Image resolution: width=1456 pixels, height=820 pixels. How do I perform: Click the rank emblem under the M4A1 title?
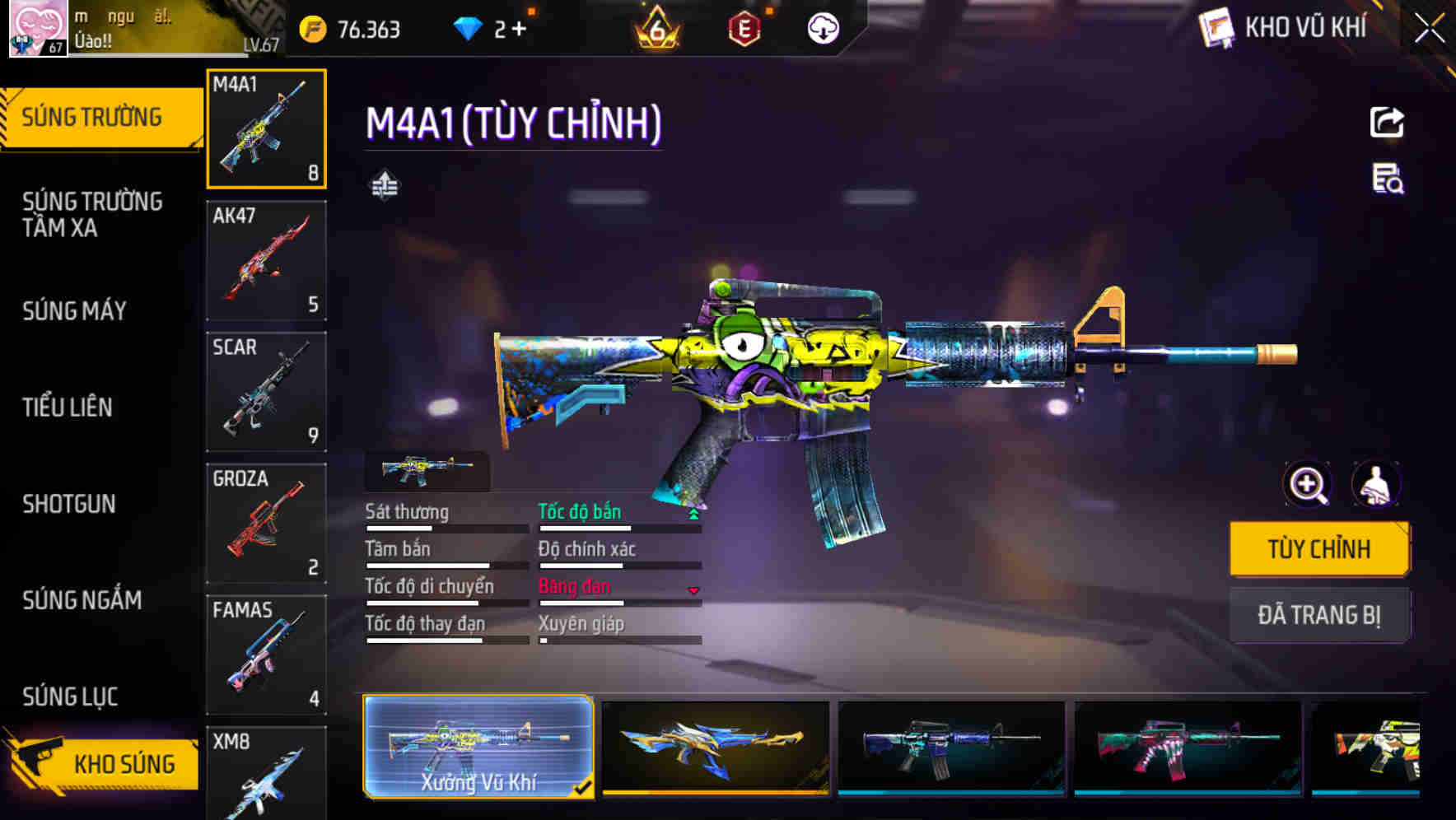[x=385, y=184]
